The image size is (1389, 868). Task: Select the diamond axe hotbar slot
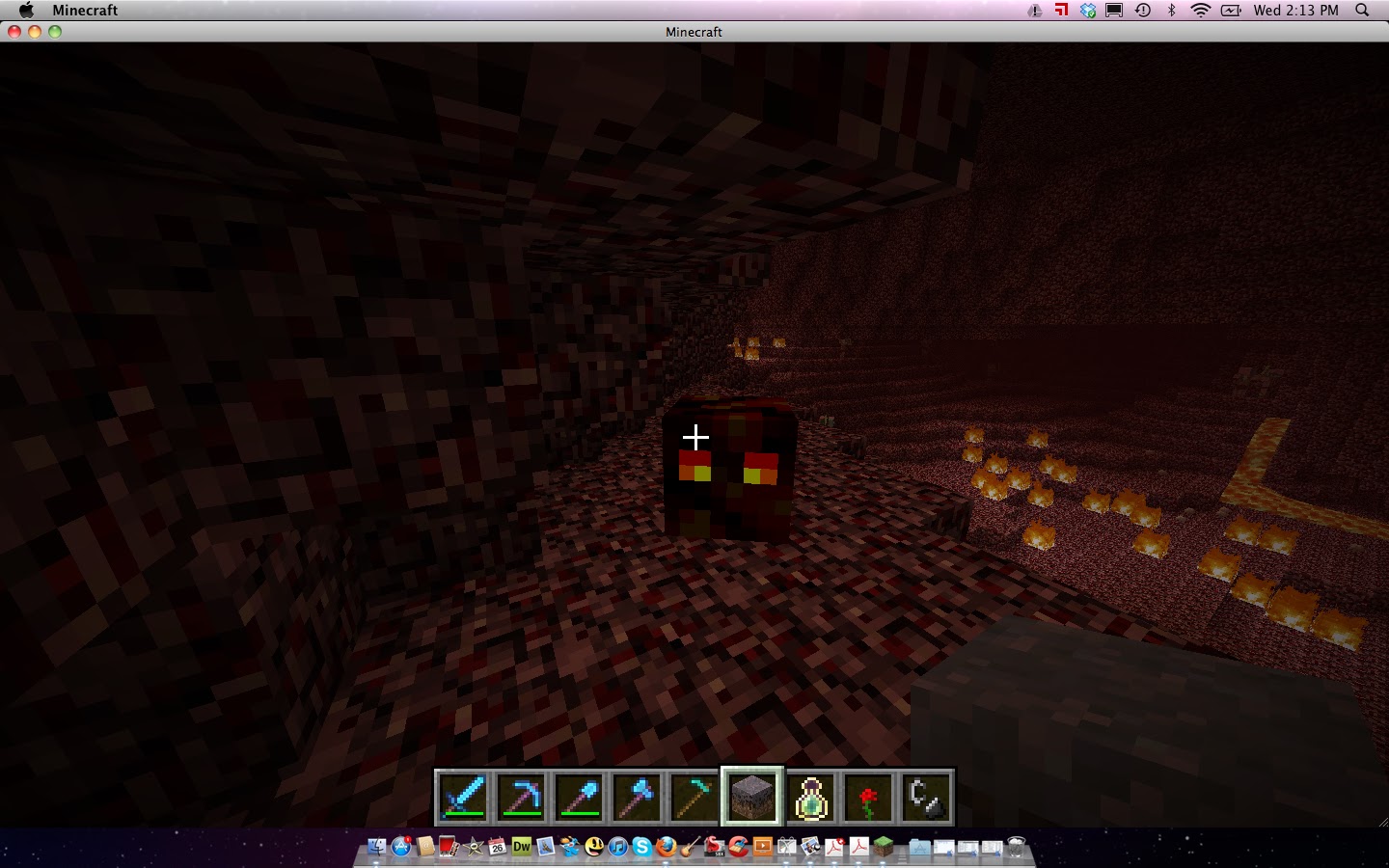pyautogui.click(x=637, y=796)
